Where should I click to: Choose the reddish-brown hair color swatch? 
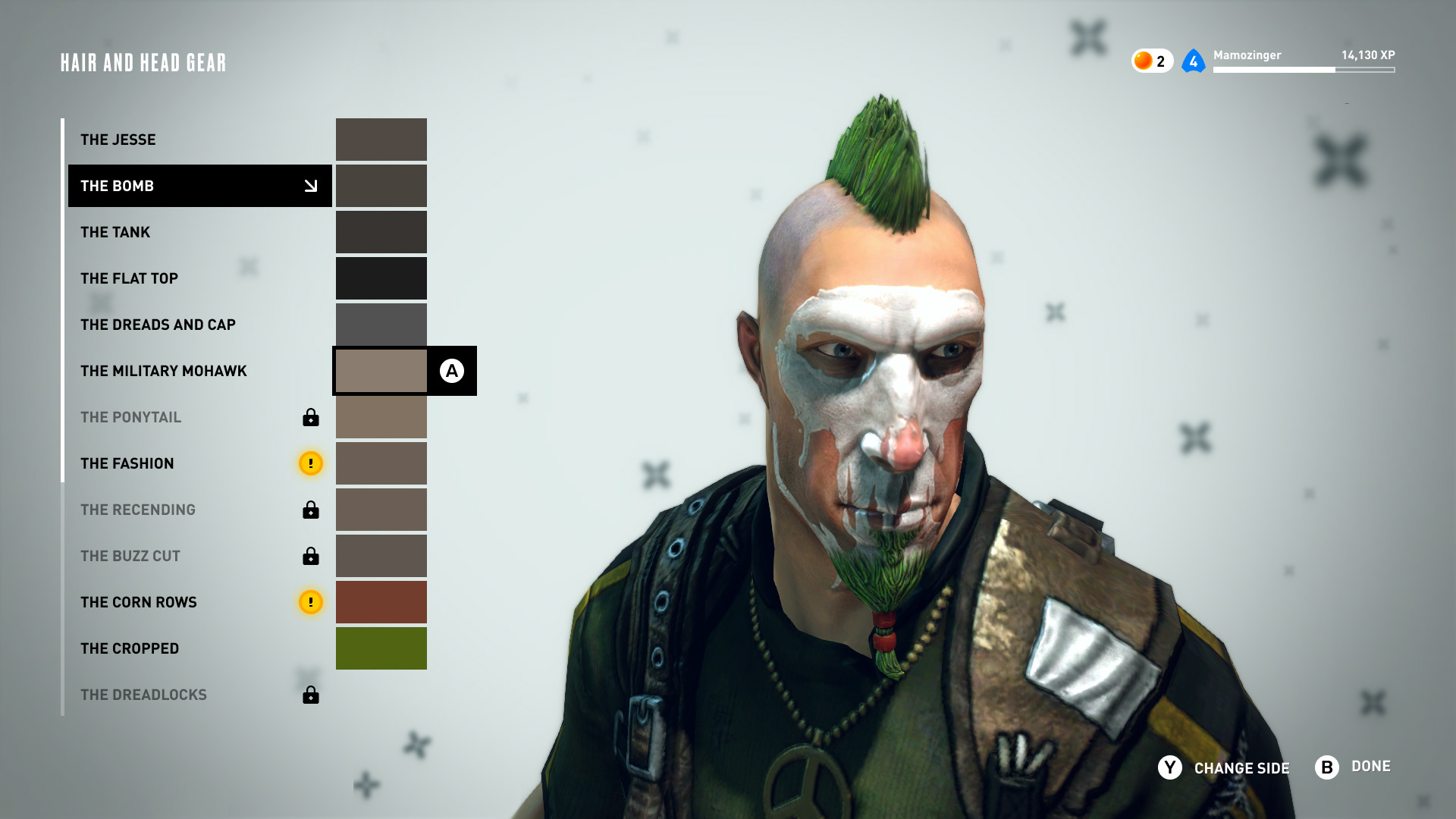(x=381, y=602)
